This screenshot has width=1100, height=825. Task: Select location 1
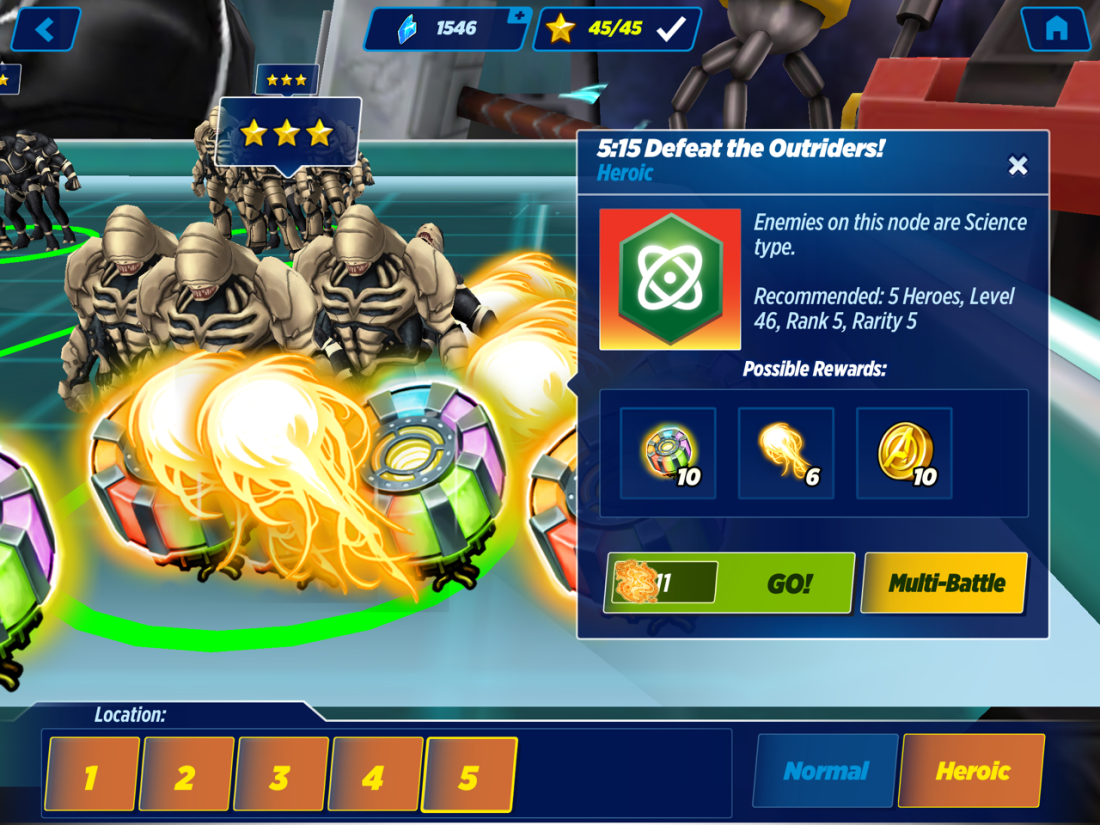(92, 774)
